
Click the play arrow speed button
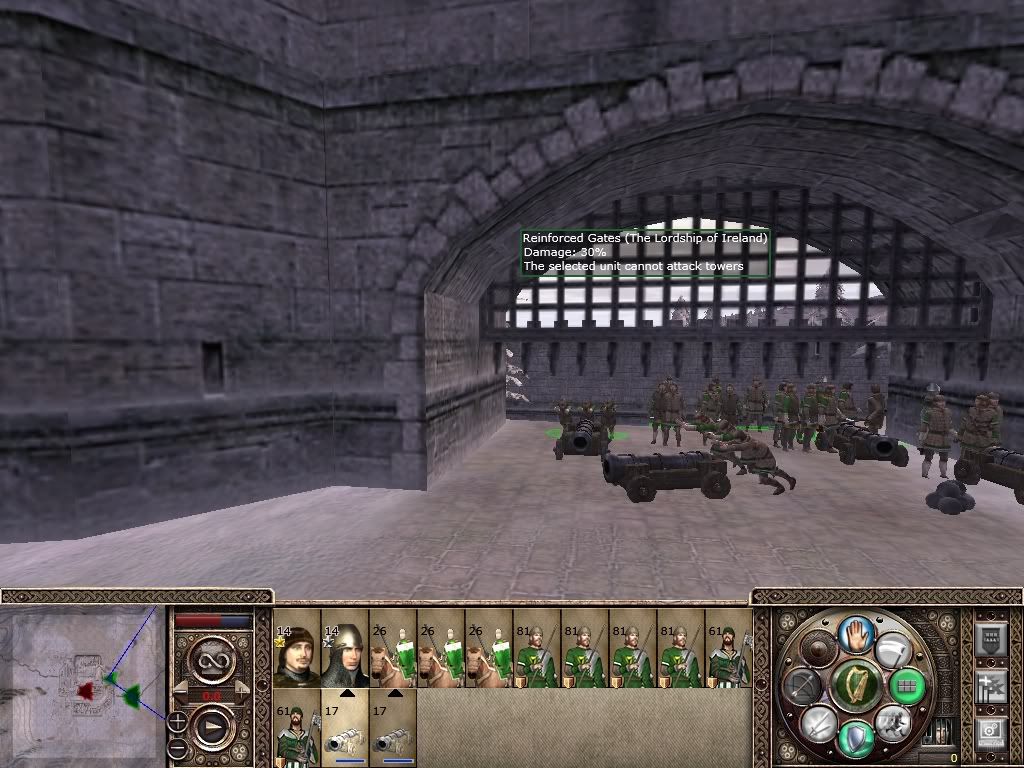pyautogui.click(x=212, y=727)
